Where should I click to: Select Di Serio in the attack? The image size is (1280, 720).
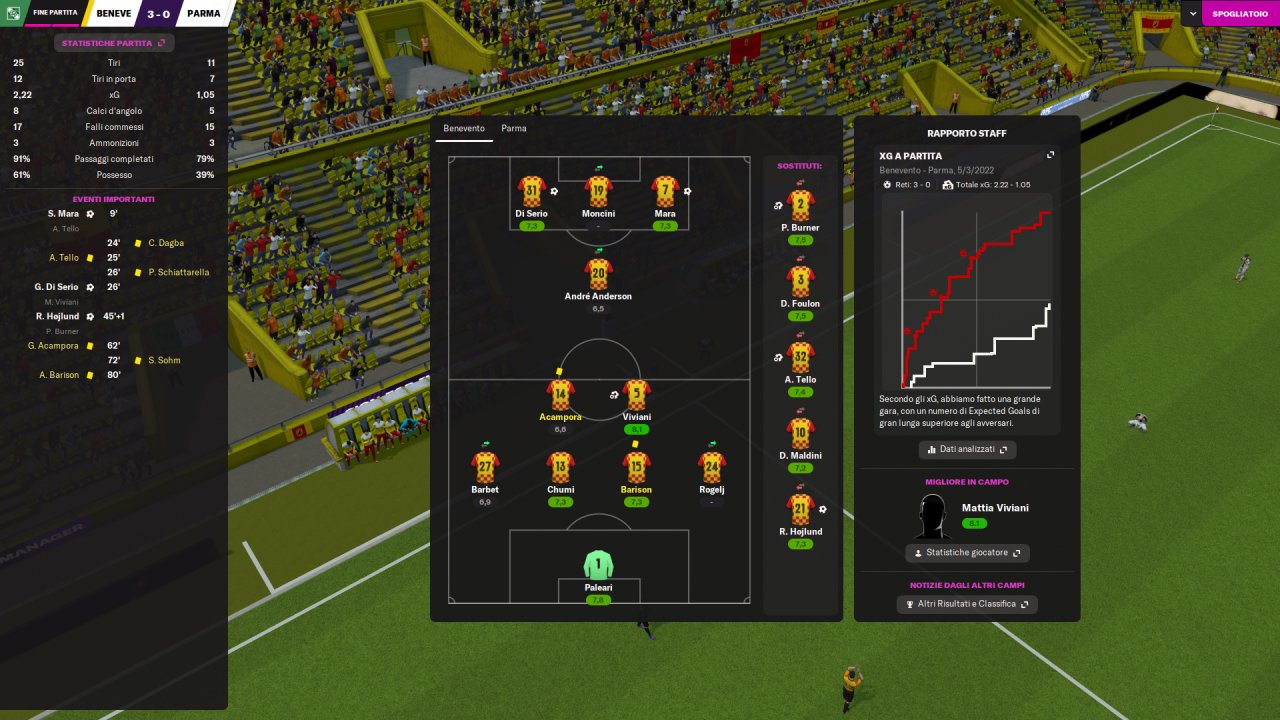pyautogui.click(x=531, y=192)
